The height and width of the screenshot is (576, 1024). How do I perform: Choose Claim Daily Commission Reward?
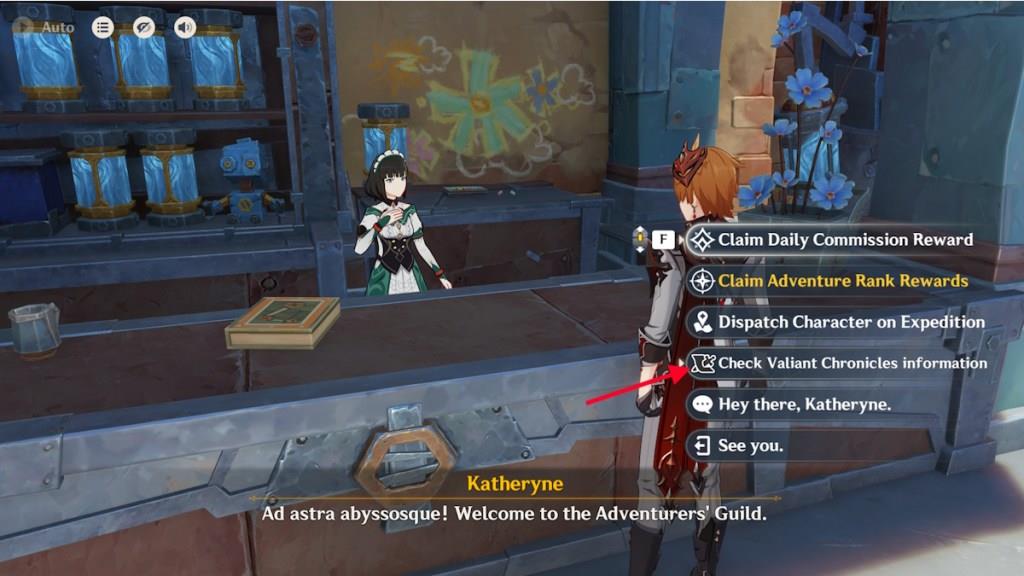pos(844,240)
